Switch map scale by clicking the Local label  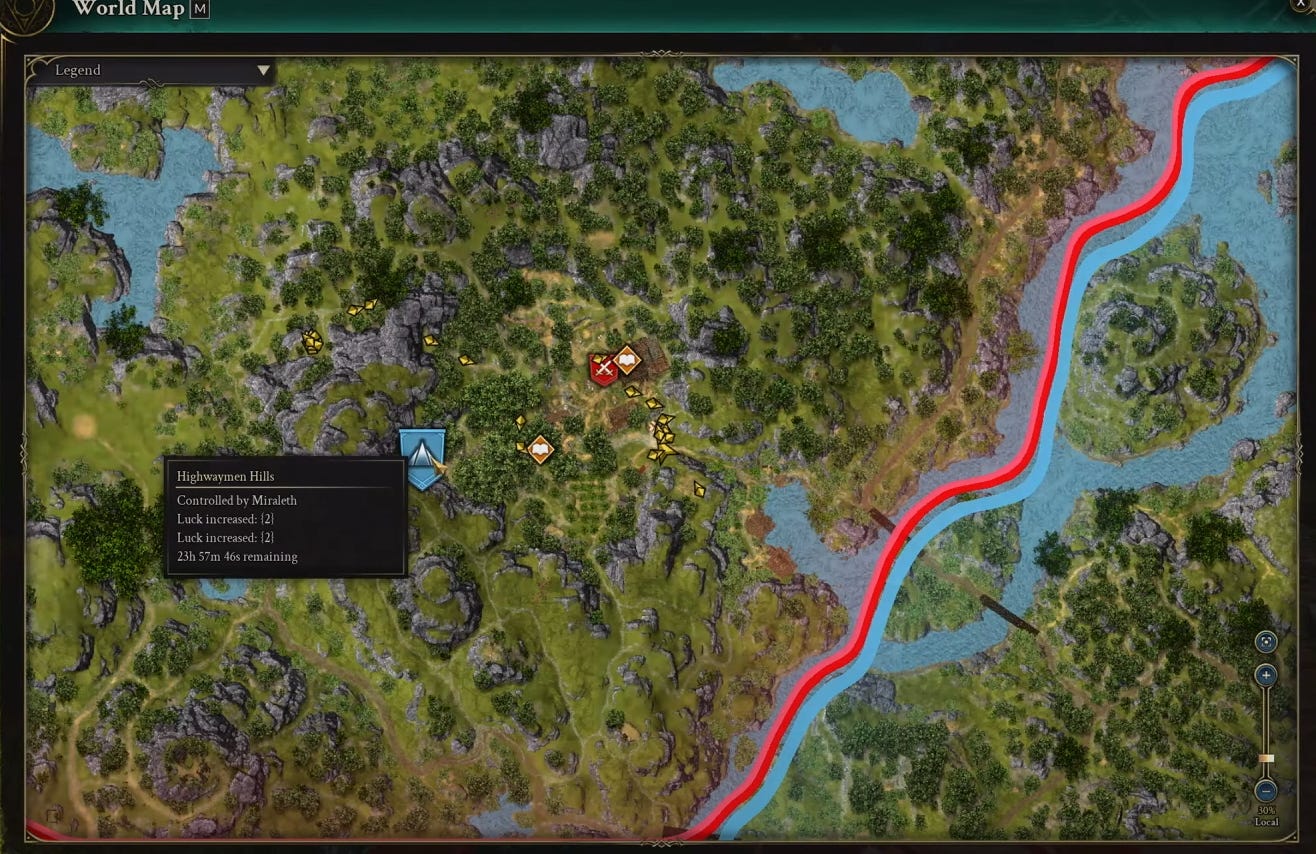coord(1266,822)
